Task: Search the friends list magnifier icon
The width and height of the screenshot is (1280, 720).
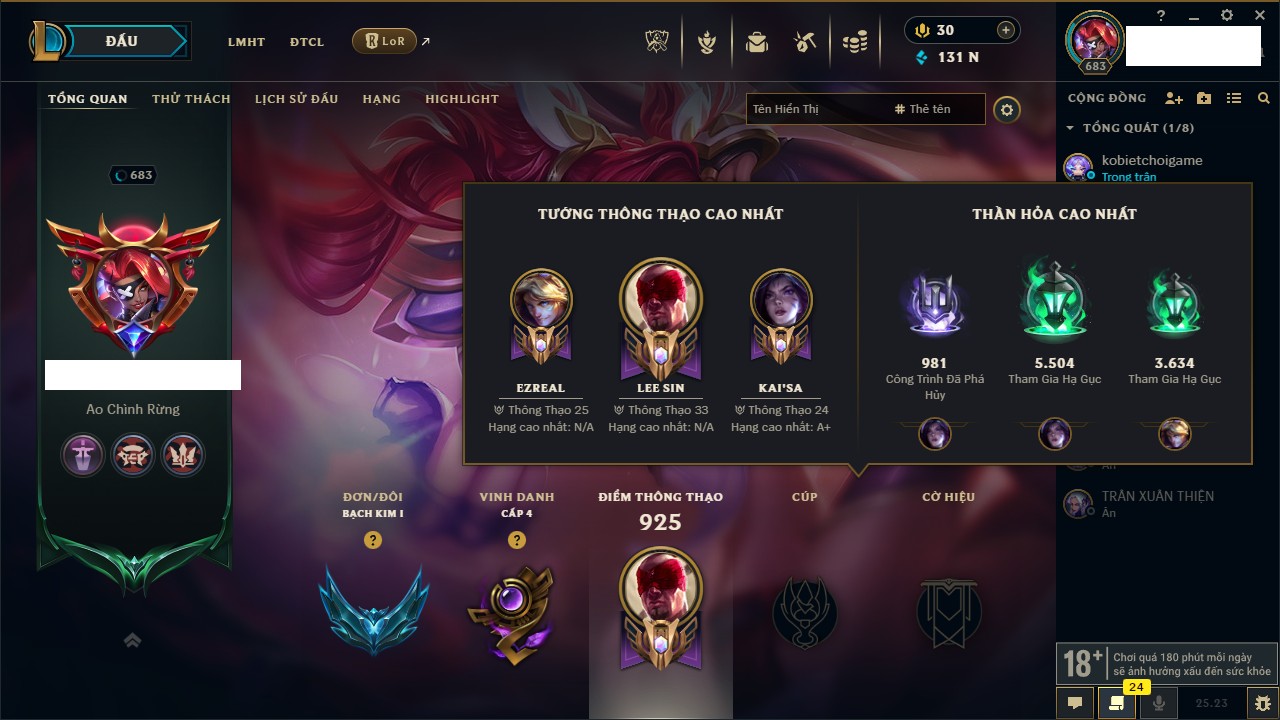Action: (1264, 98)
